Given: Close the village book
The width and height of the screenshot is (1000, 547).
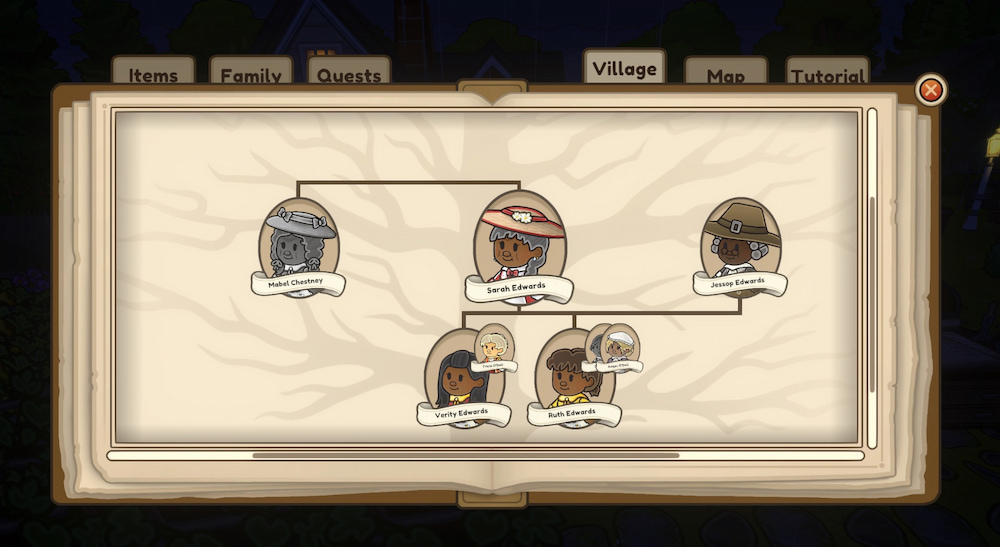Looking at the screenshot, I should (930, 90).
